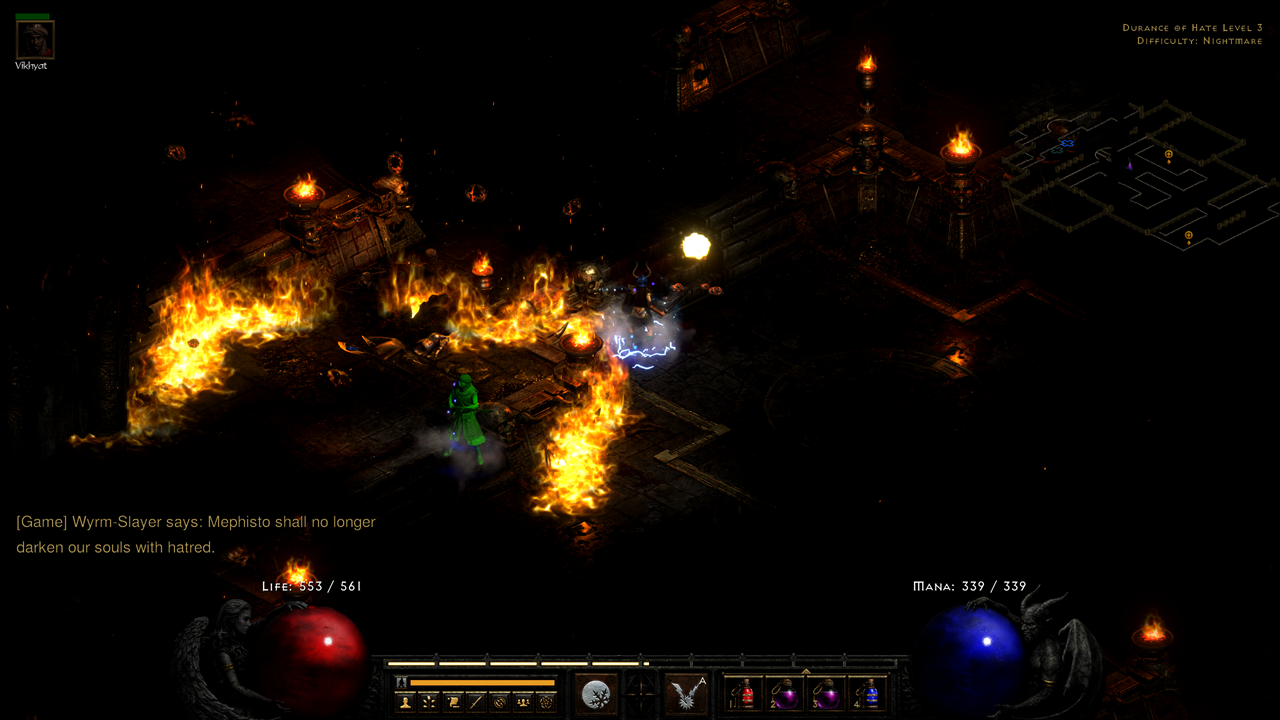Open the character stats screen
Viewport: 1280px width, 720px height.
coord(404,700)
